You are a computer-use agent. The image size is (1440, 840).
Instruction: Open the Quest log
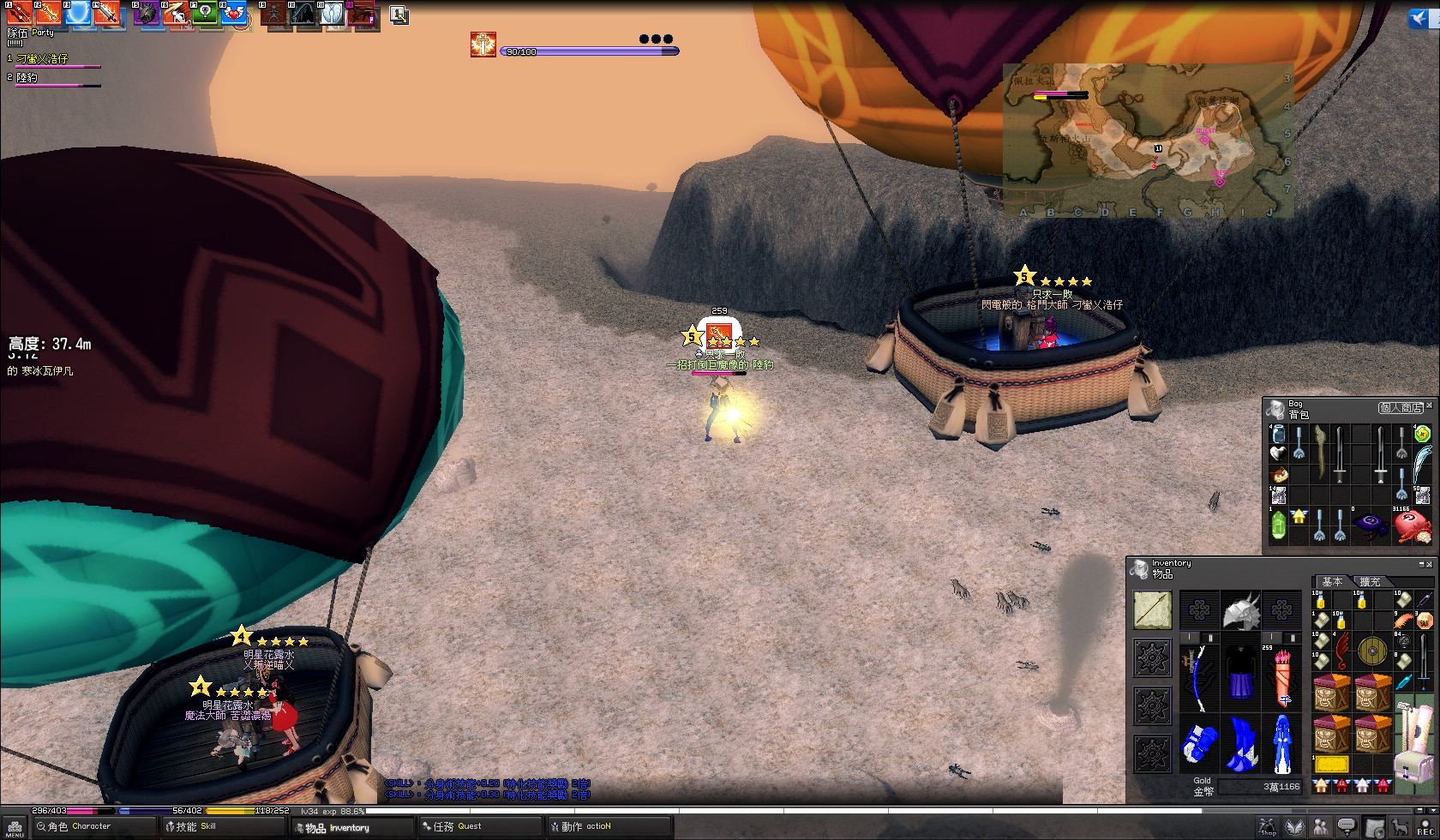(461, 827)
